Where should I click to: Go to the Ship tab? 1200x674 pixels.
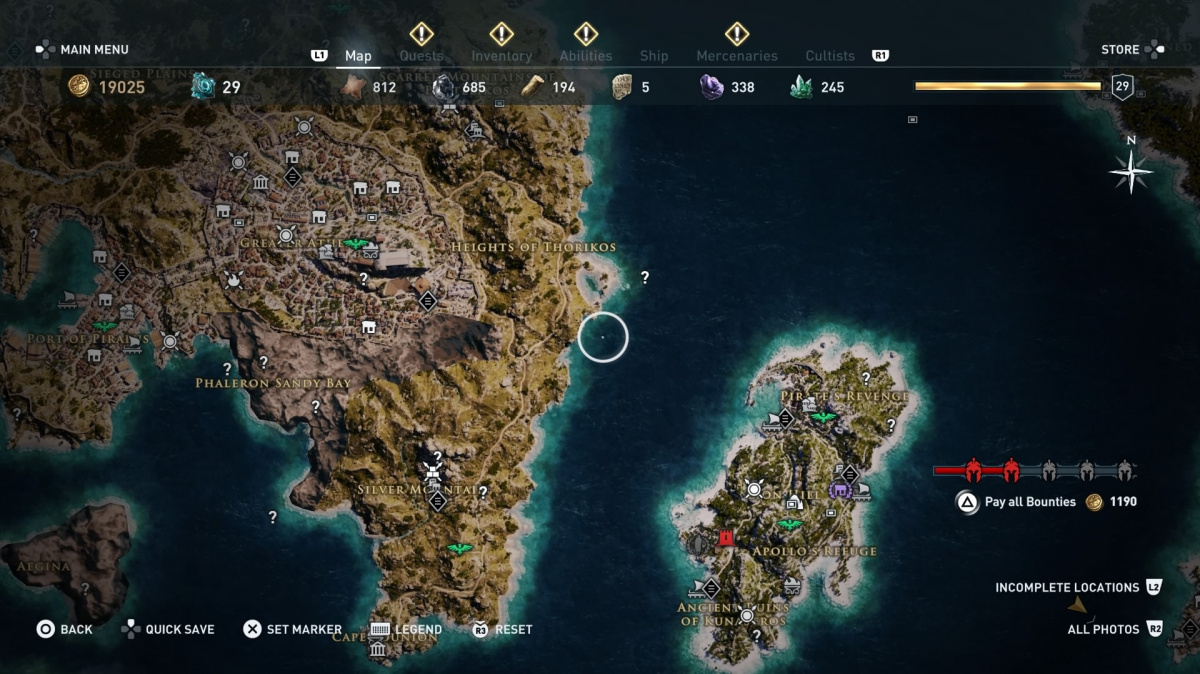point(654,56)
